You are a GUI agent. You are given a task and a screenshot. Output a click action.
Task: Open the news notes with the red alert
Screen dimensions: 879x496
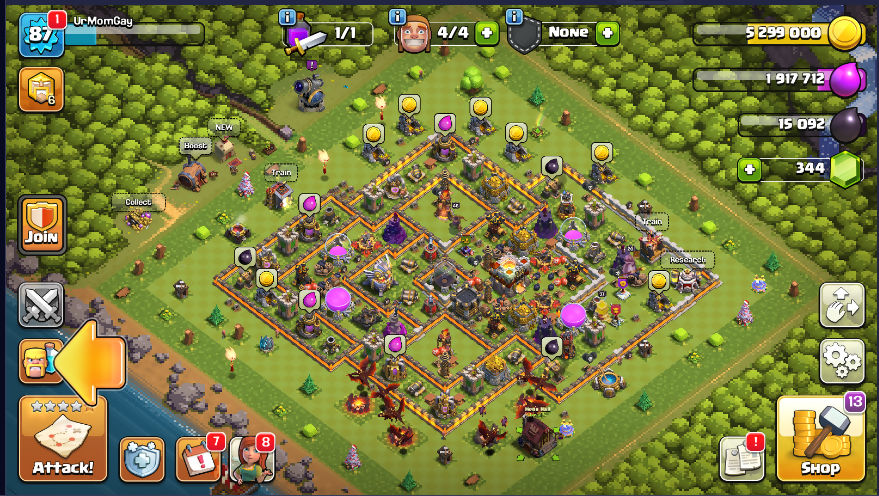pos(740,459)
